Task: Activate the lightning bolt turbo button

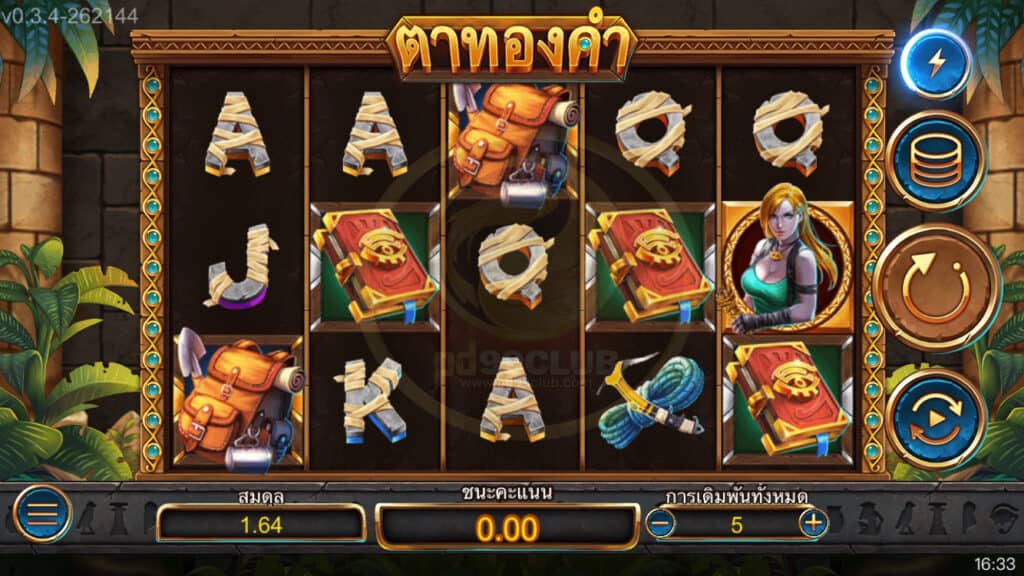Action: (x=936, y=65)
